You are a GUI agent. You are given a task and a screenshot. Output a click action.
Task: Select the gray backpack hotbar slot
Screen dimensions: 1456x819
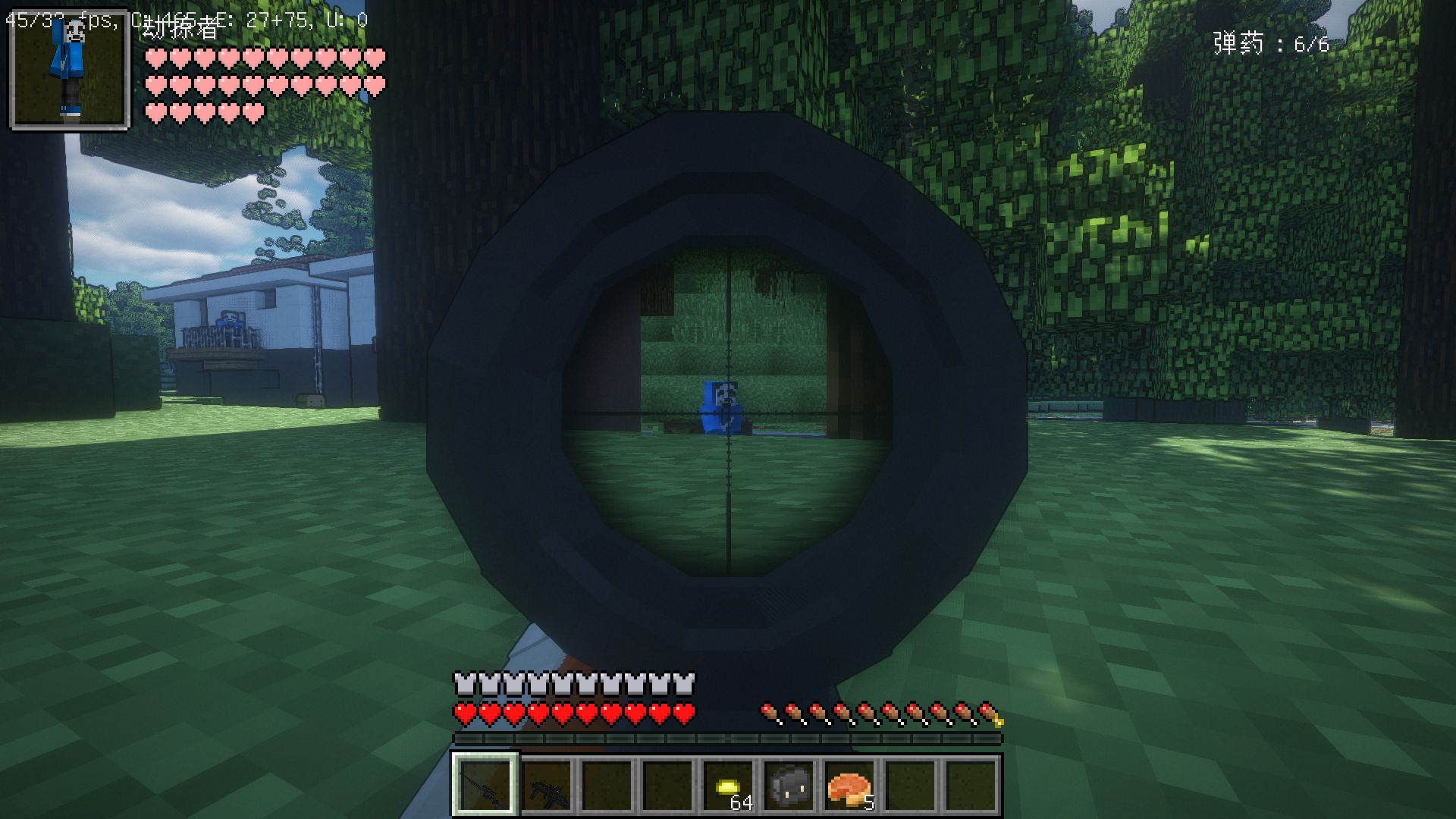point(789,786)
